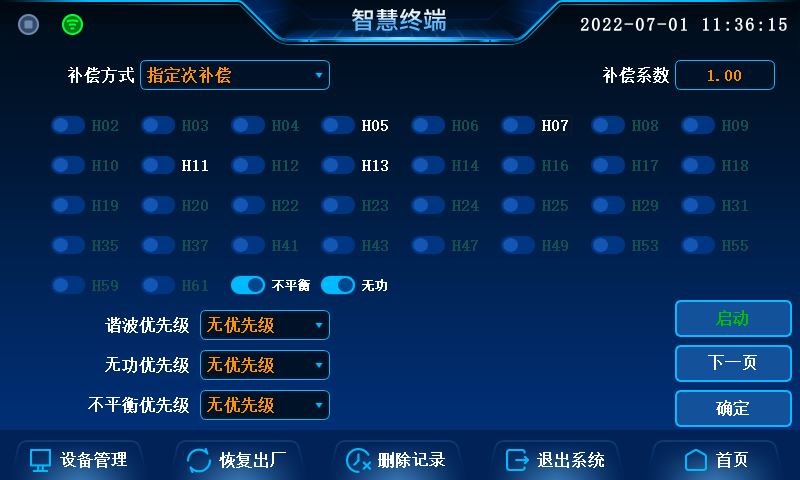Click the green Wi-Fi status icon
This screenshot has height=480, width=800.
[x=73, y=24]
